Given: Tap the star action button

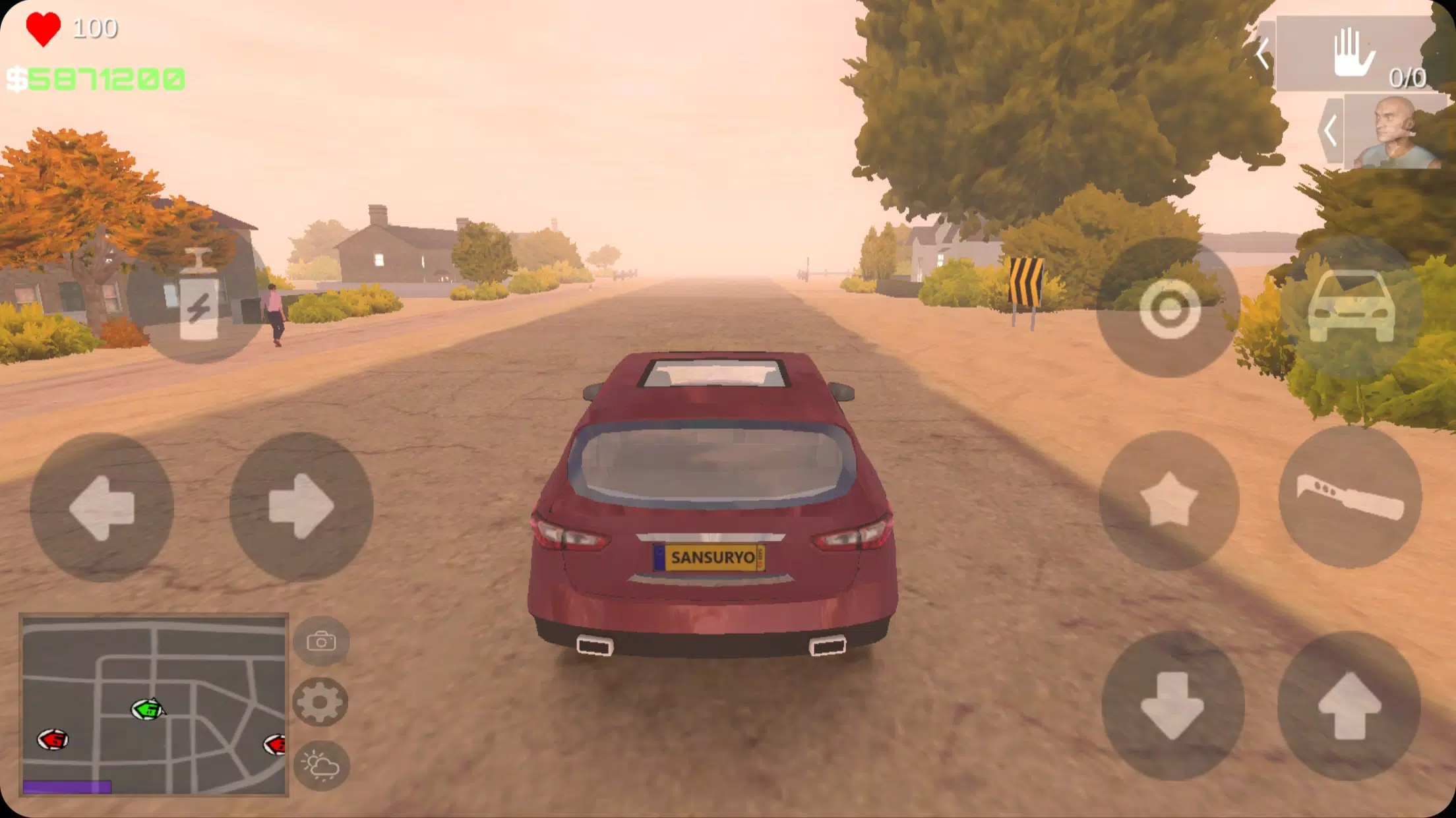Looking at the screenshot, I should tap(1169, 500).
